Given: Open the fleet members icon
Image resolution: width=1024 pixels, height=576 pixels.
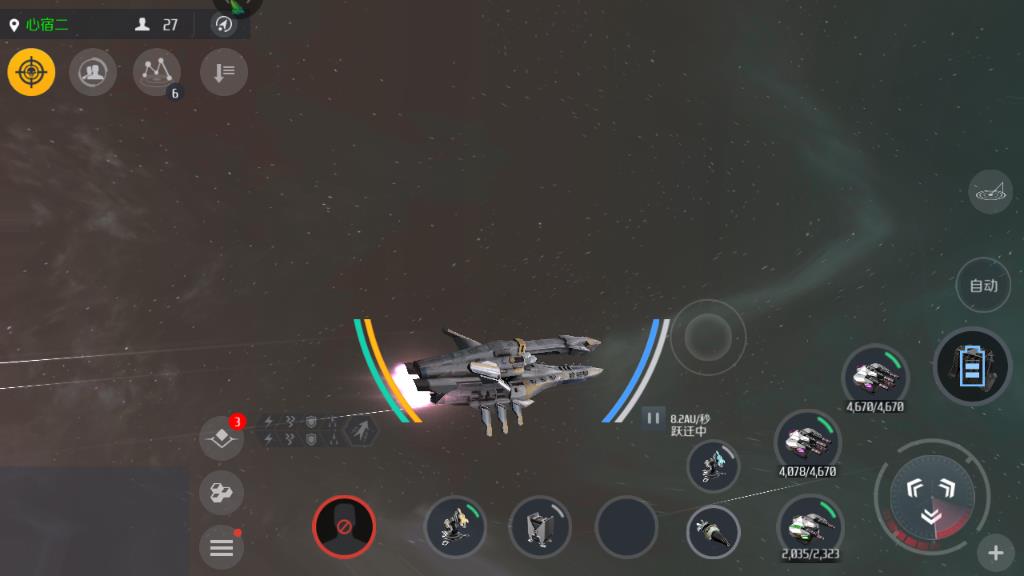Looking at the screenshot, I should click(93, 72).
